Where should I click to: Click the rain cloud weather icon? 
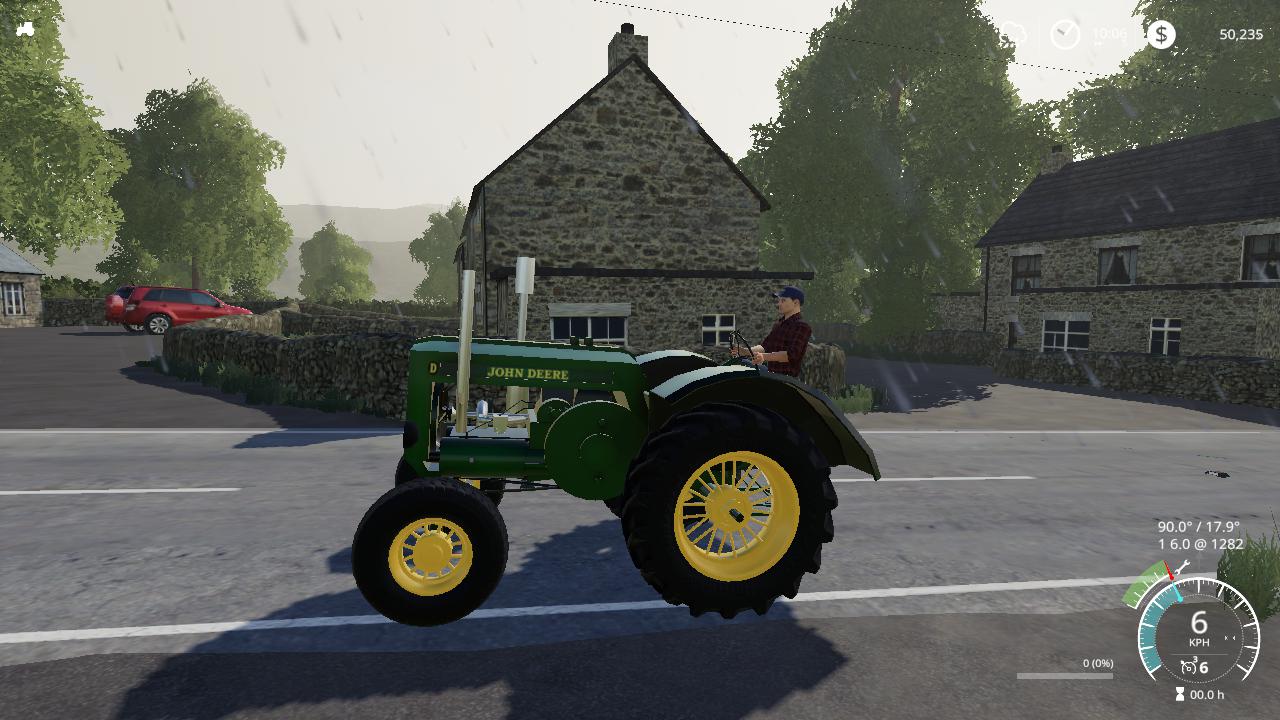click(x=1012, y=33)
